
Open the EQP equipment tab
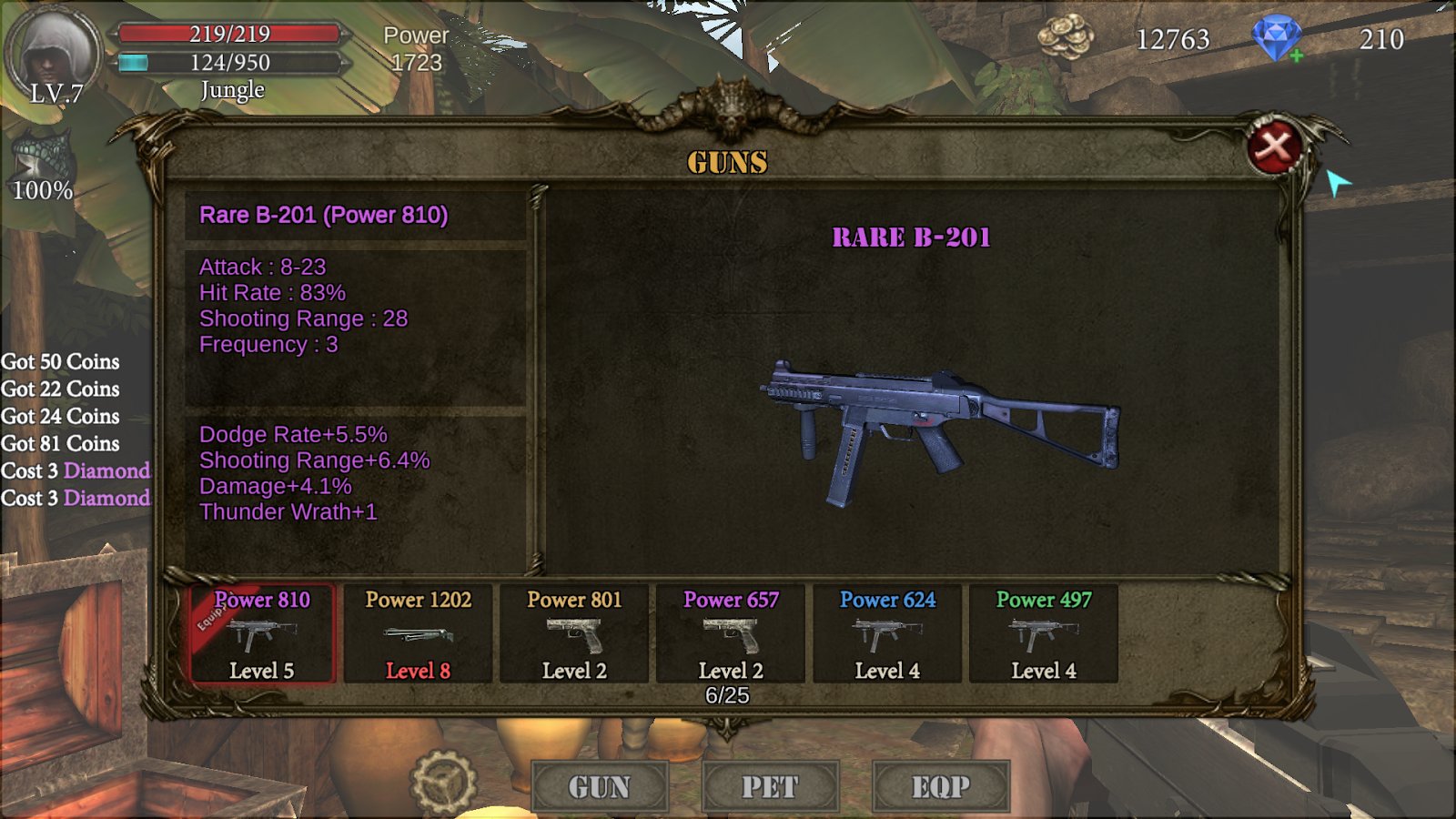pos(941,786)
